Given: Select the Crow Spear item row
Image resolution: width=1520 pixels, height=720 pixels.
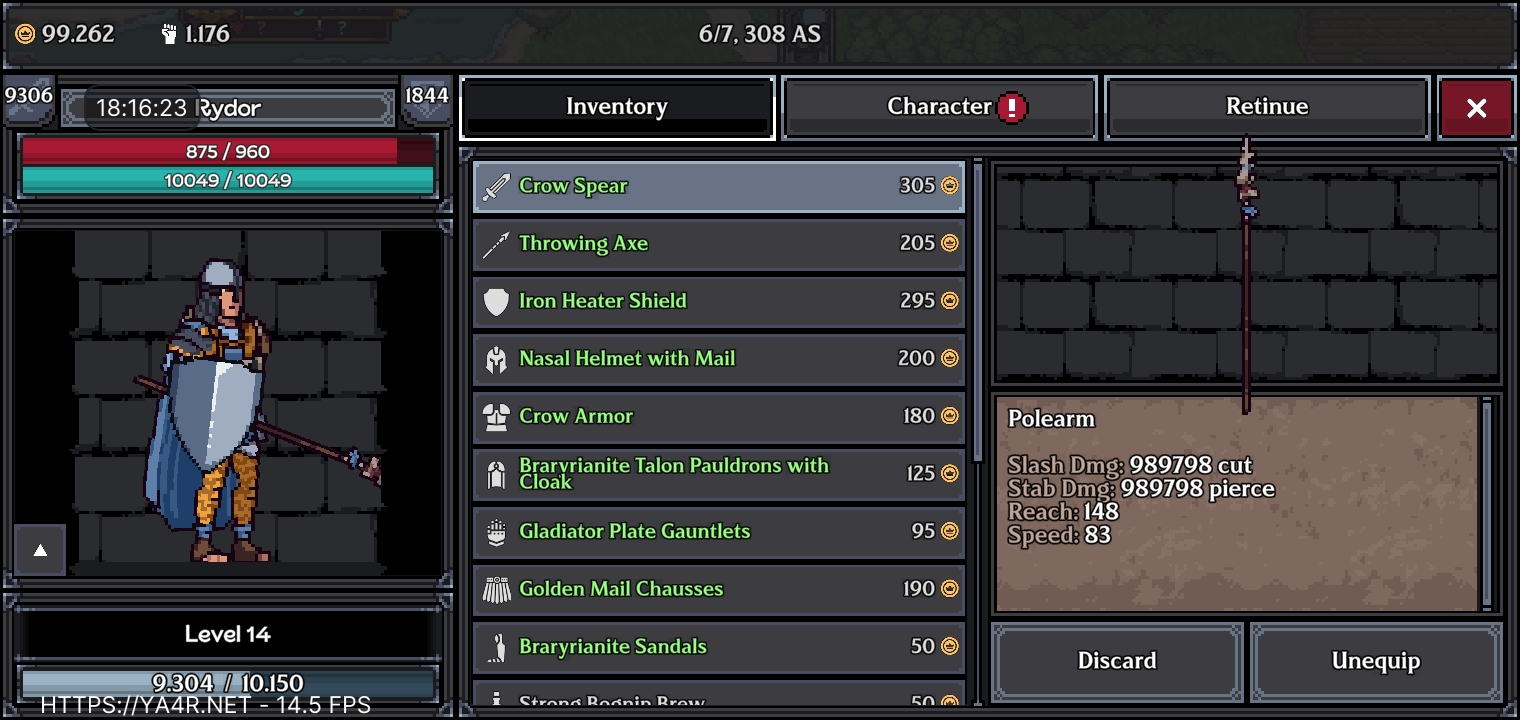Looking at the screenshot, I should pyautogui.click(x=718, y=186).
